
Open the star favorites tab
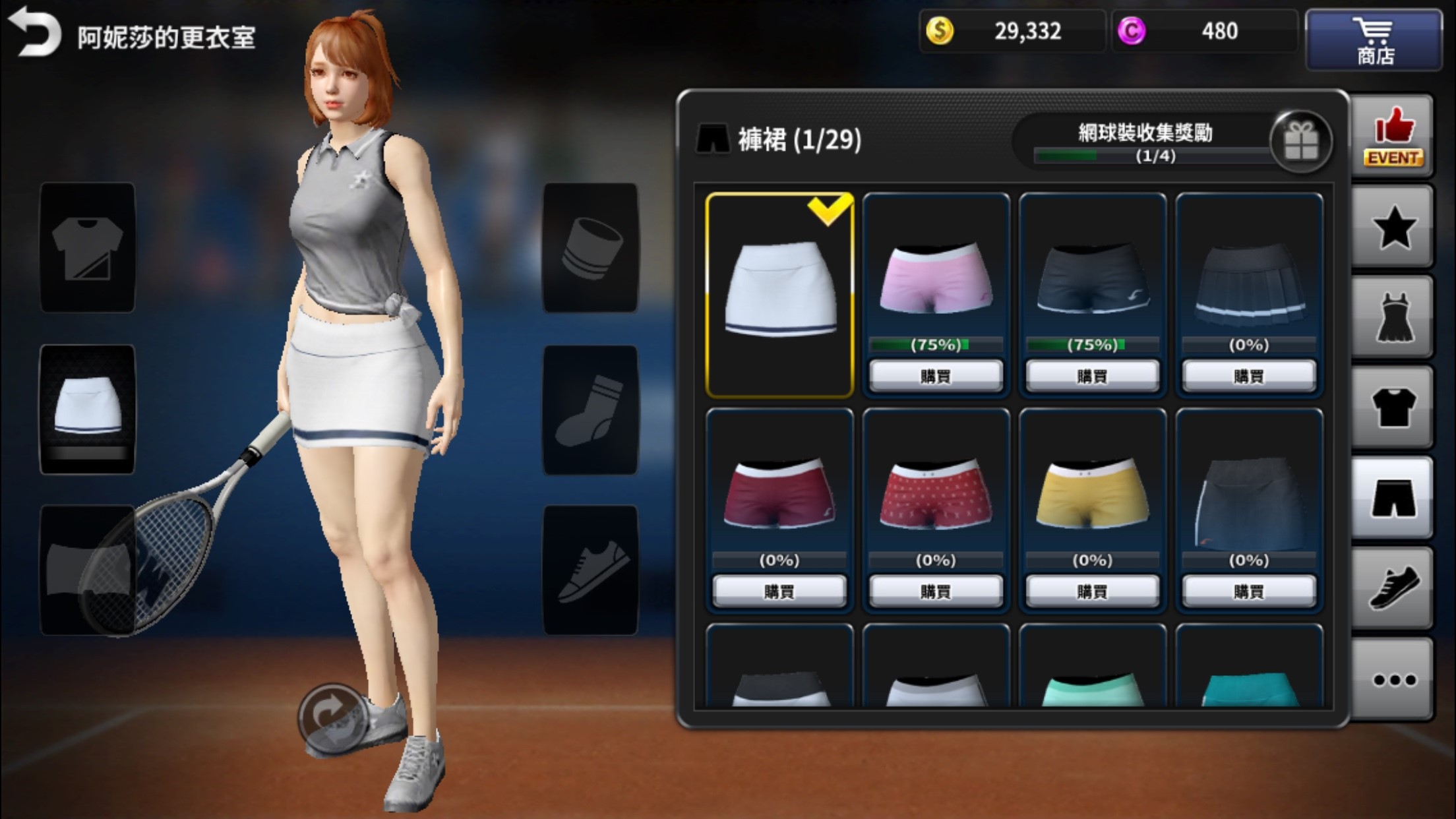(1393, 228)
